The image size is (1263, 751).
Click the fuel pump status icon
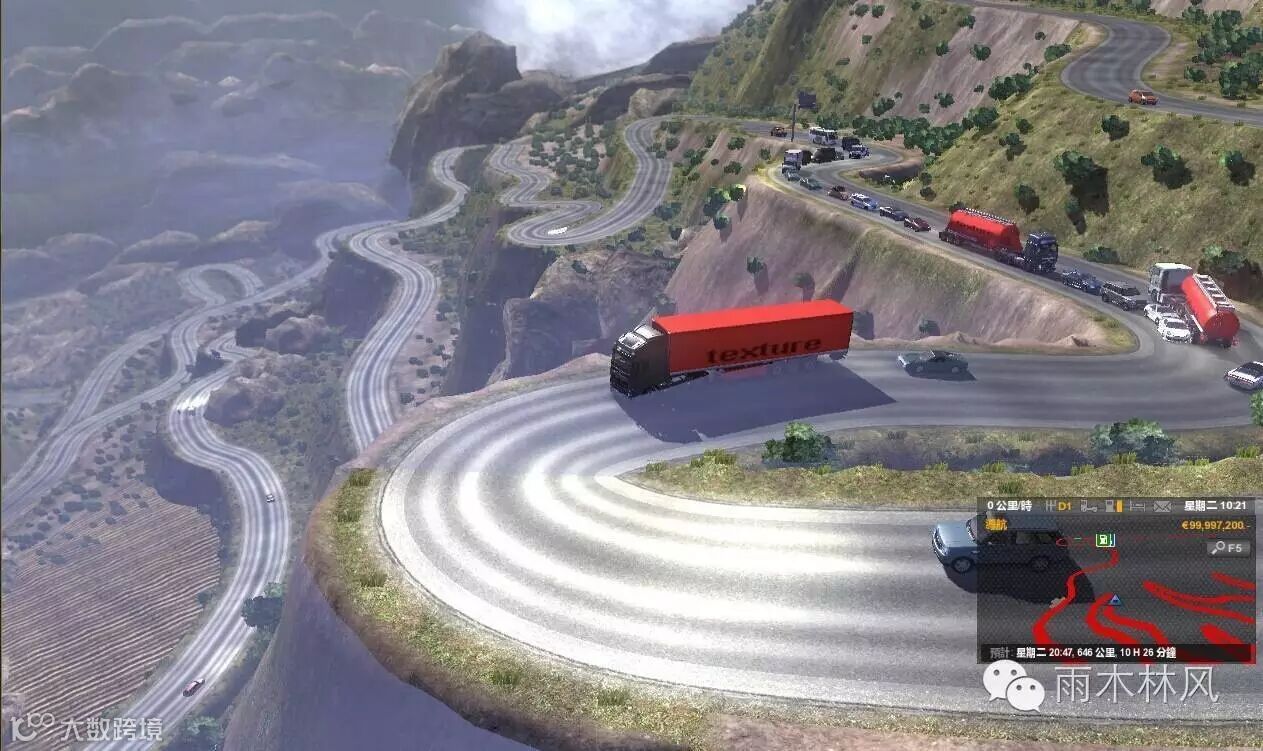1113,506
